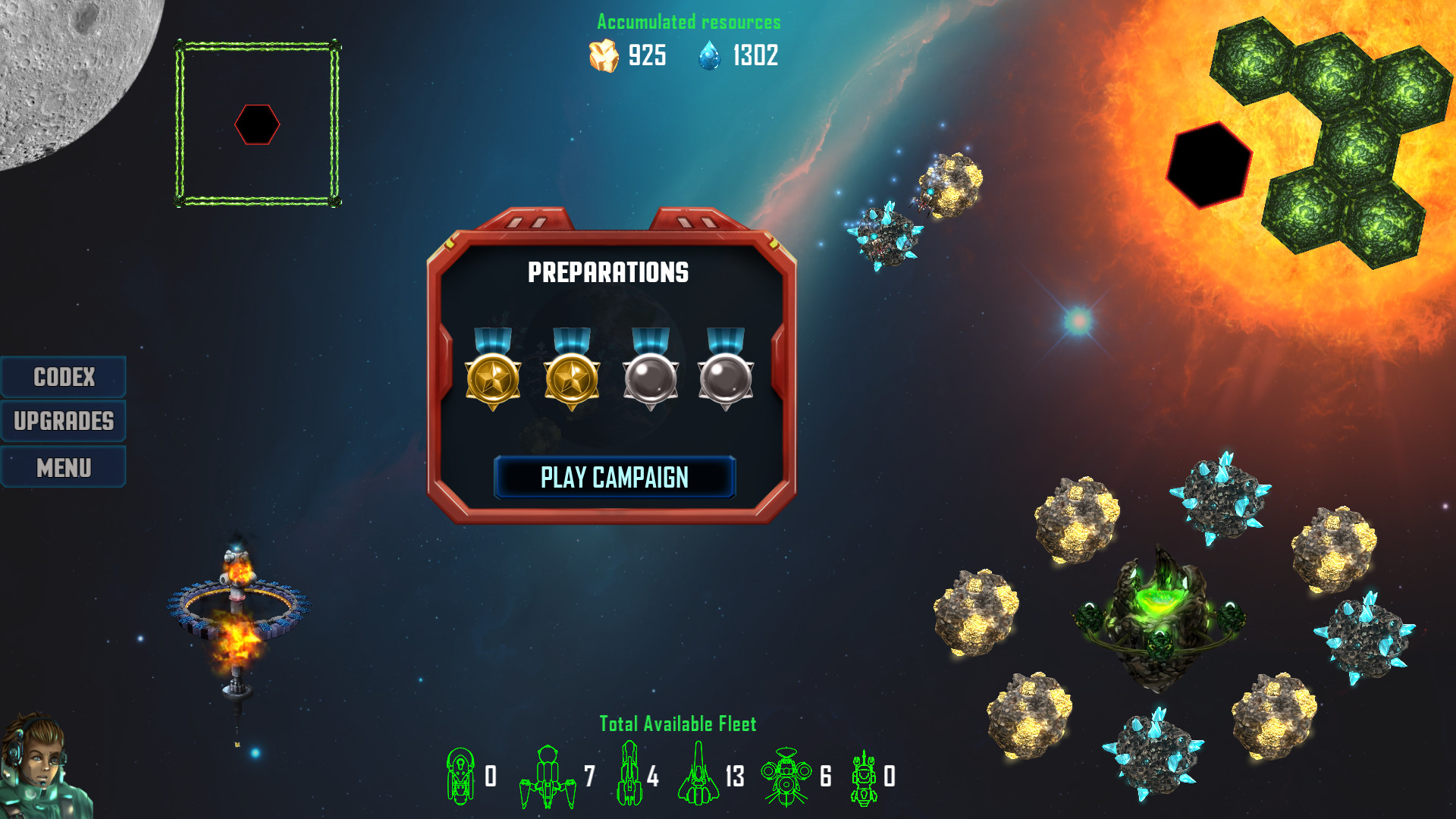This screenshot has width=1456, height=819.
Task: Select the black hexagon inside the green square map
Action: (x=259, y=124)
